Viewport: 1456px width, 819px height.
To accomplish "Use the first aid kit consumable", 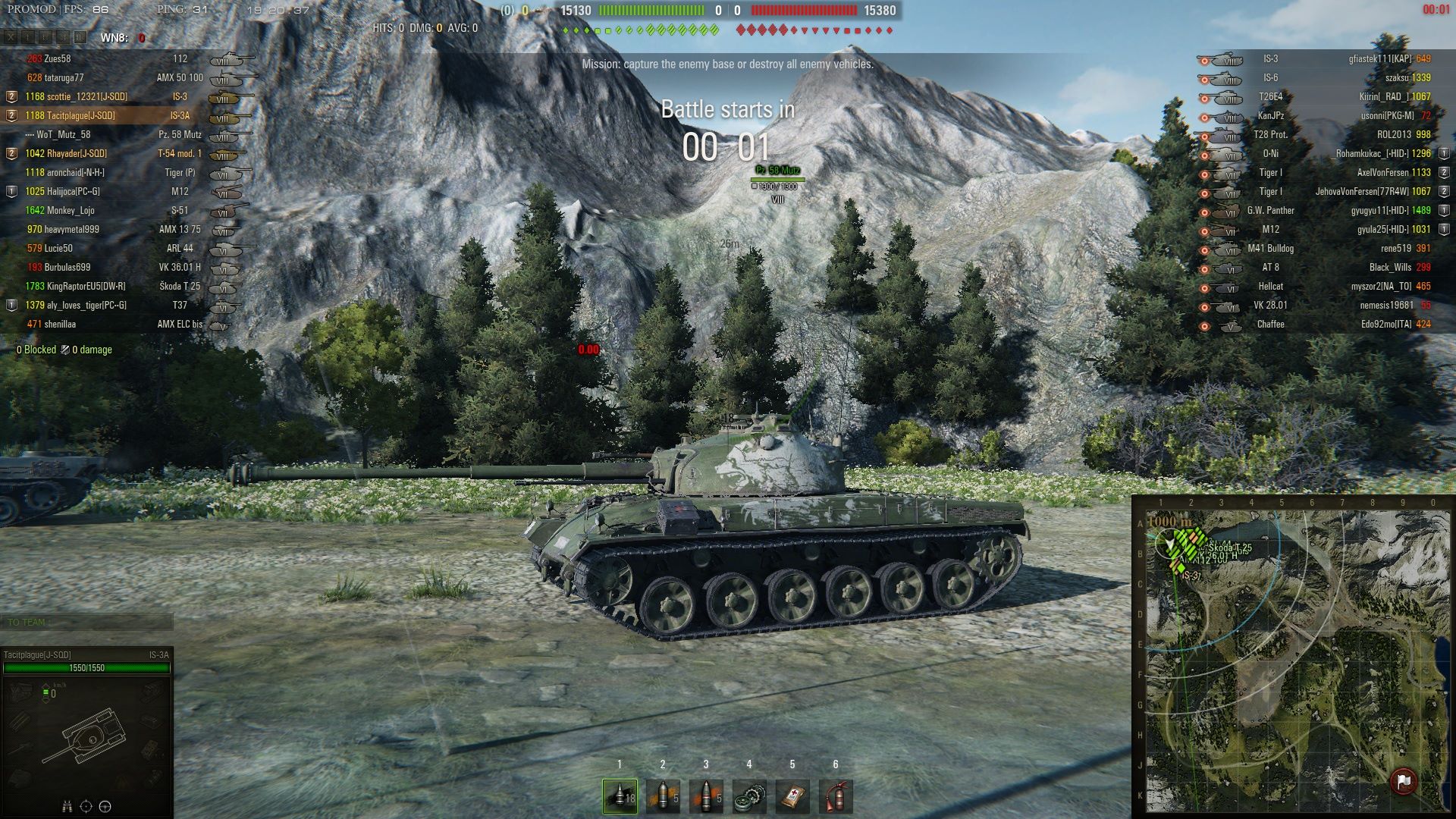I will [x=792, y=796].
